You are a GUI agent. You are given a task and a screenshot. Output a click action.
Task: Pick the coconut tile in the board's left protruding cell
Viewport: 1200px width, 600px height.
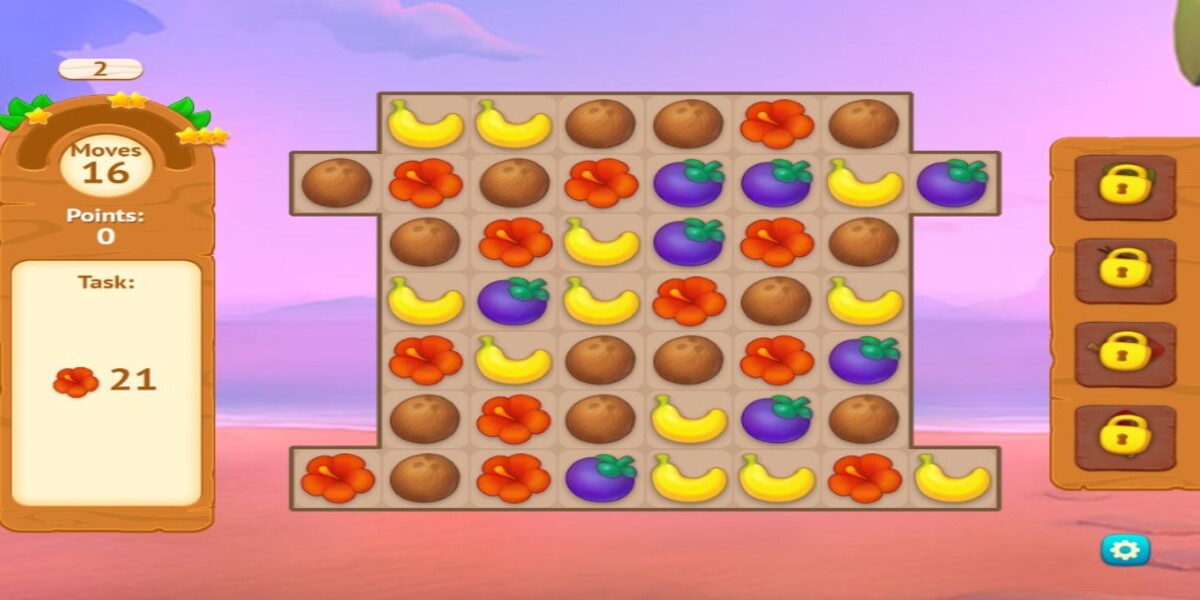point(336,183)
